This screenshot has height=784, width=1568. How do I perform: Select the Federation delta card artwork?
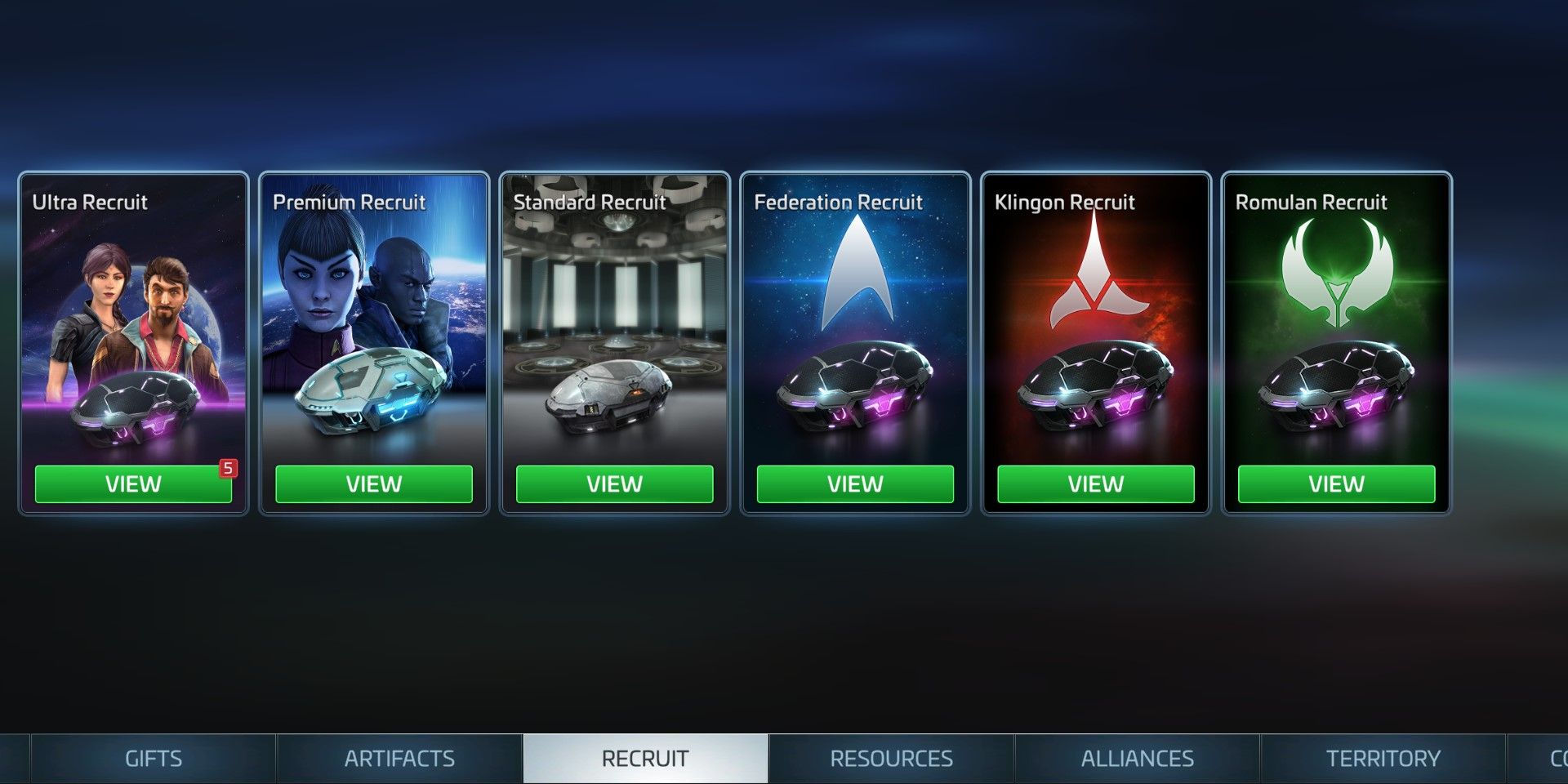[x=854, y=327]
